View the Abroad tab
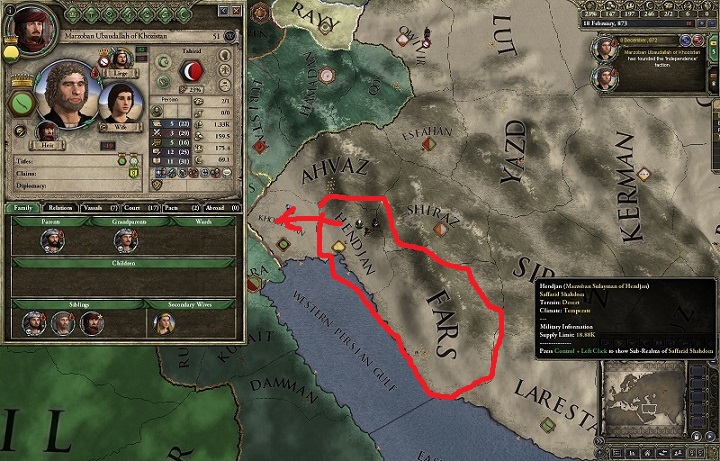Screen dimensions: 720x461 coord(217,207)
